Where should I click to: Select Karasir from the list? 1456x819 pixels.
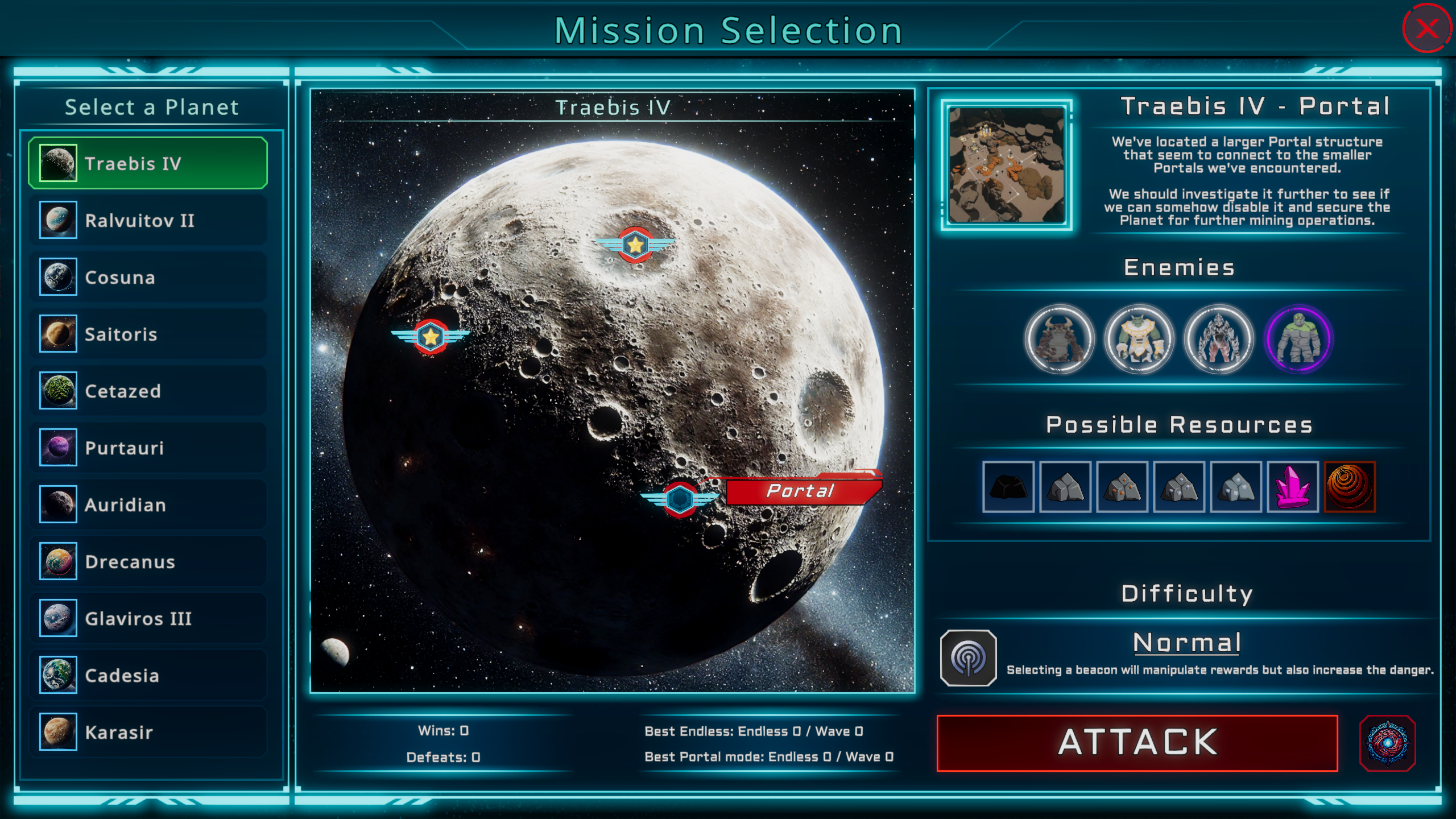148,732
